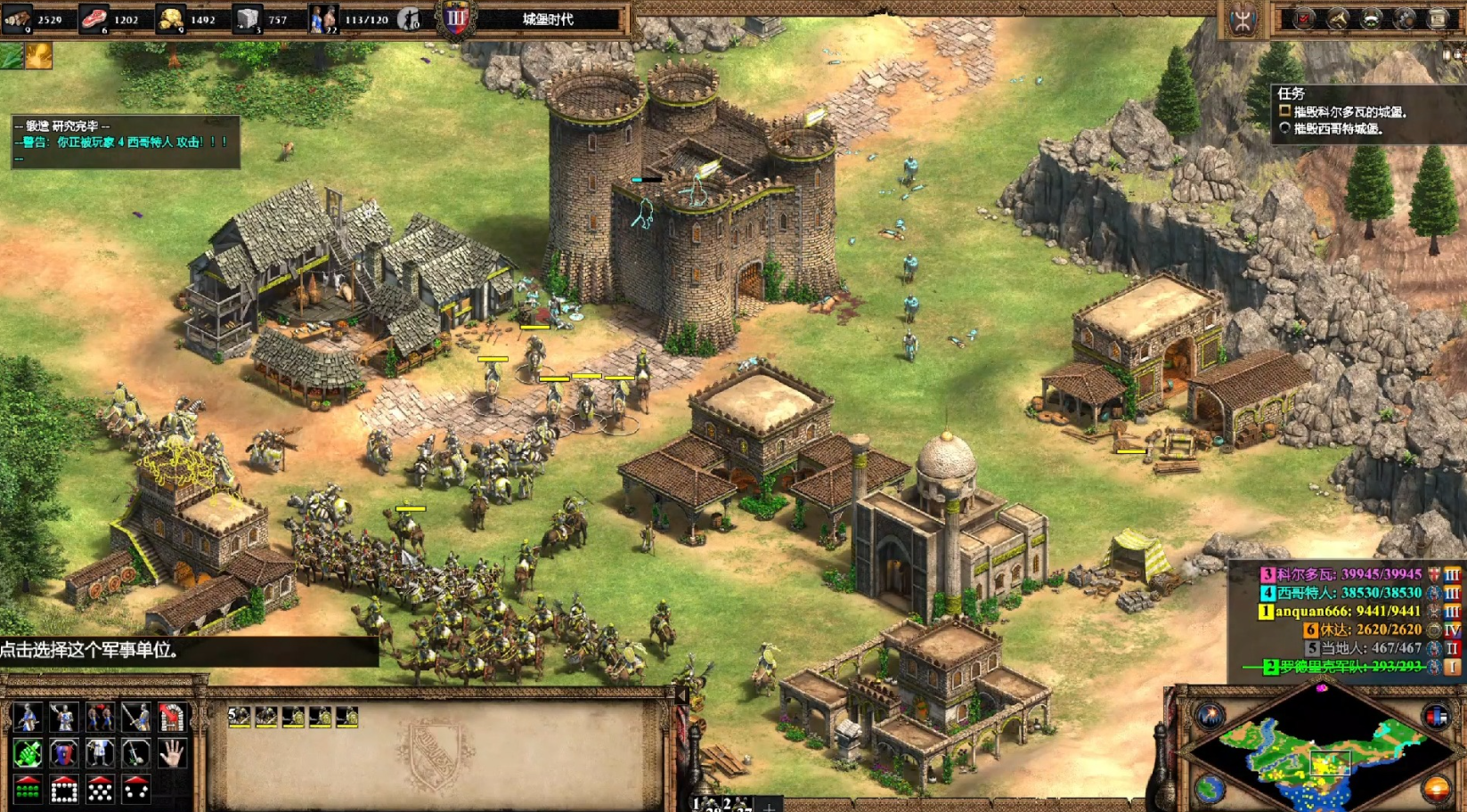Open the objectives checklist button
The image size is (1467, 812).
click(x=1304, y=19)
